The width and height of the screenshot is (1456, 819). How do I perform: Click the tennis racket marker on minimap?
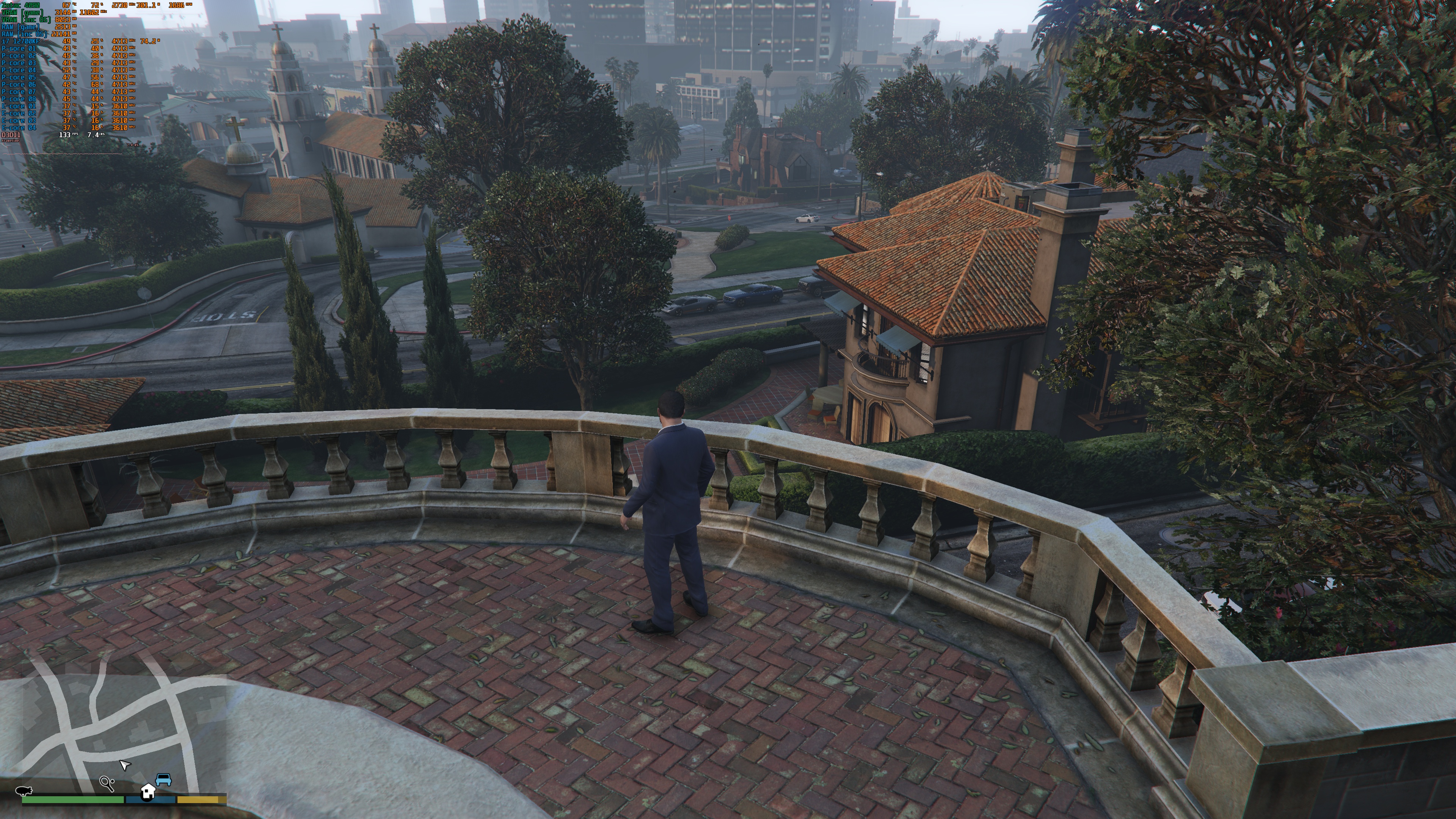pyautogui.click(x=107, y=783)
